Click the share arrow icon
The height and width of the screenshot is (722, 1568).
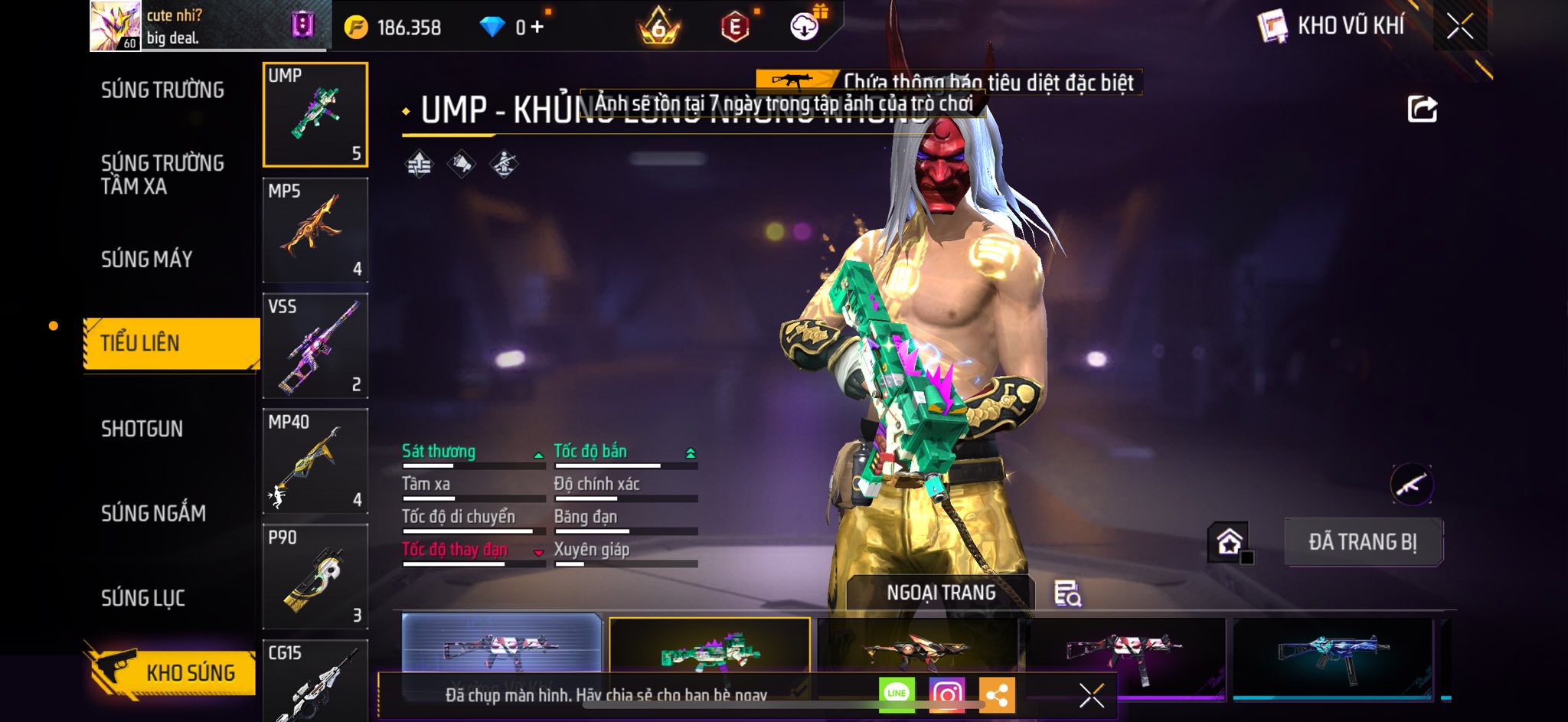[1422, 109]
